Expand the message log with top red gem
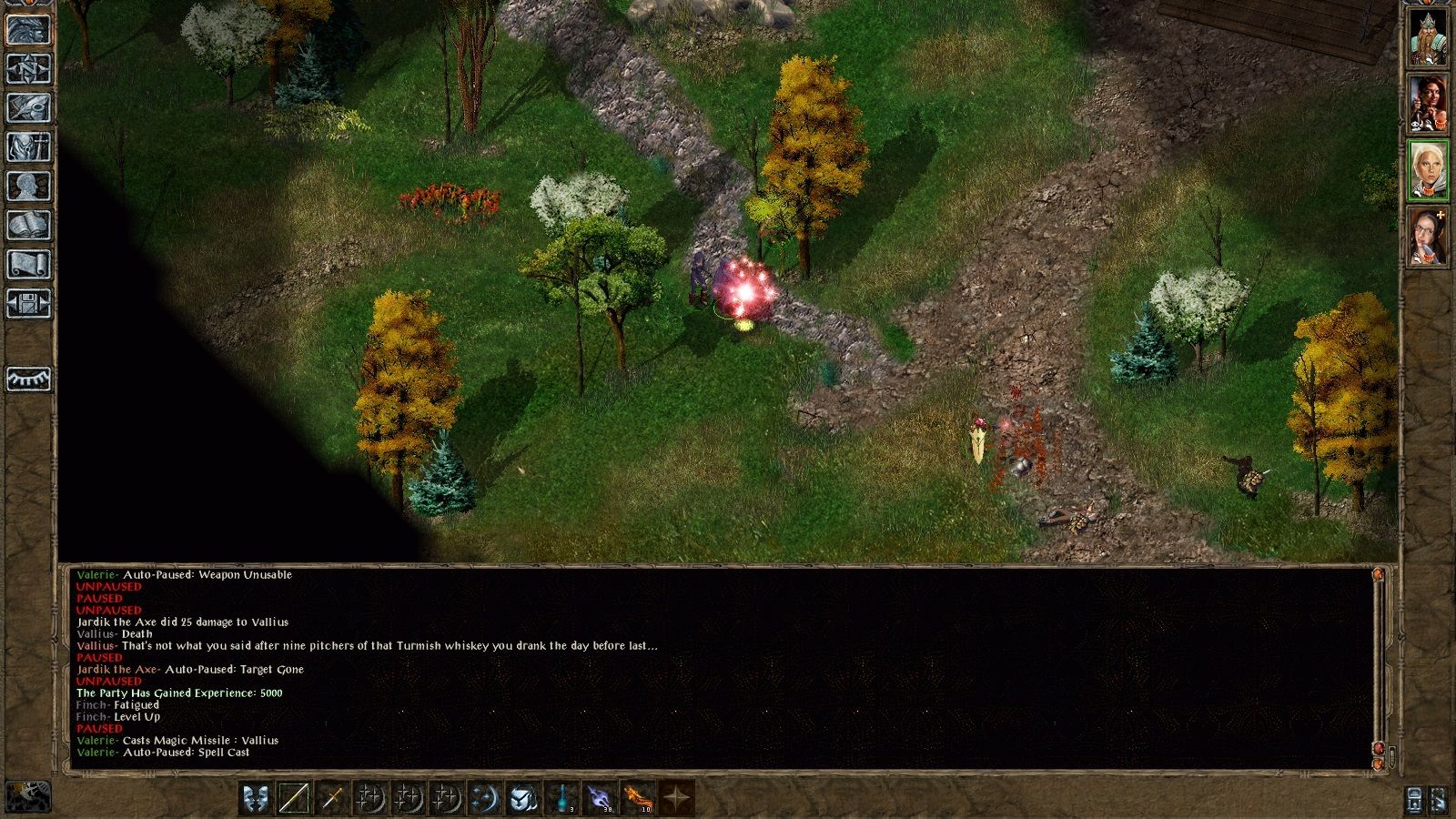The width and height of the screenshot is (1456, 819). click(x=1378, y=575)
